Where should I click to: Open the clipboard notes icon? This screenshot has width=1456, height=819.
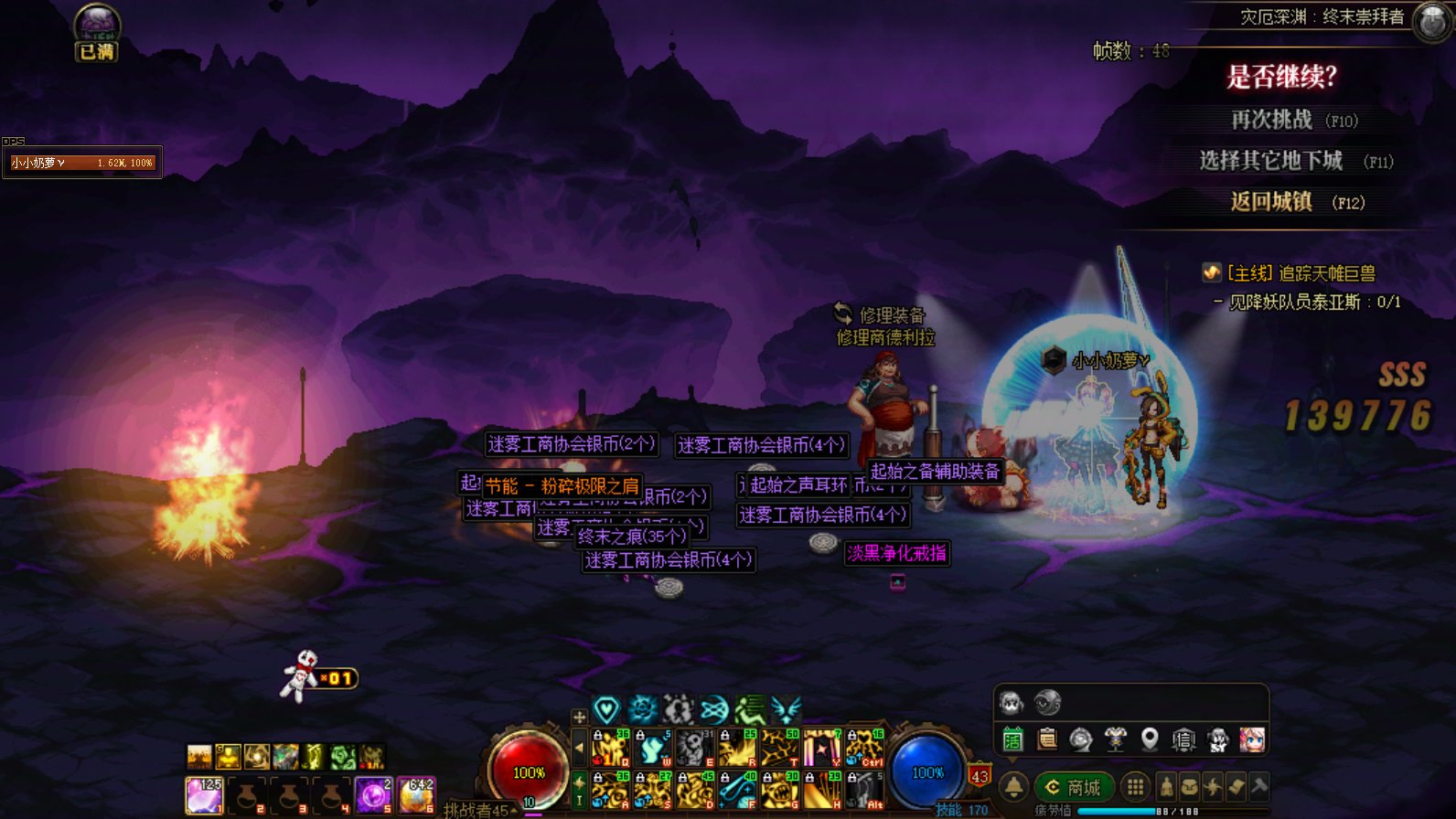pyautogui.click(x=1047, y=739)
